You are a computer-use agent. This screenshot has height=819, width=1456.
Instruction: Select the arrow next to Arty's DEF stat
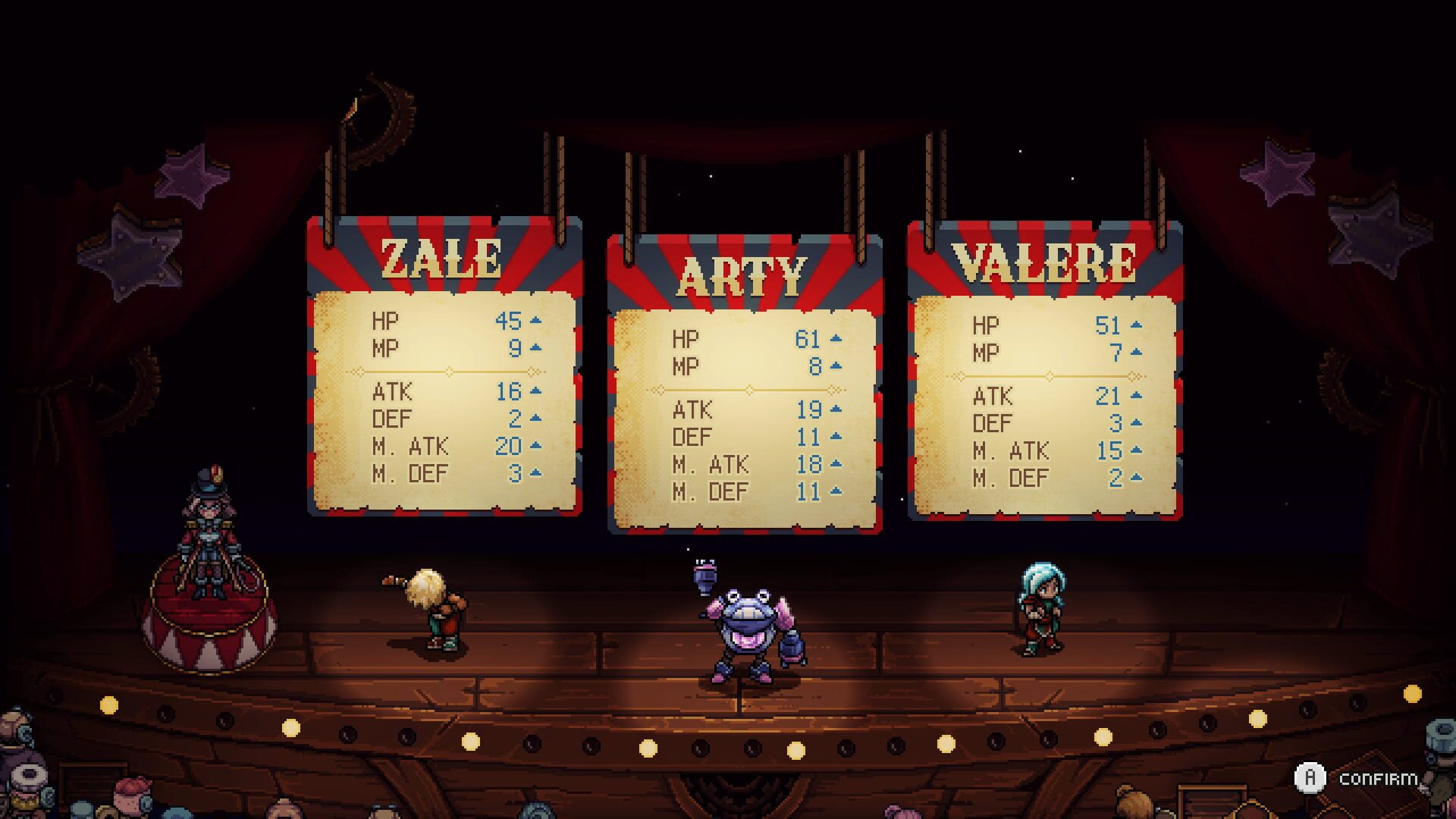(835, 438)
